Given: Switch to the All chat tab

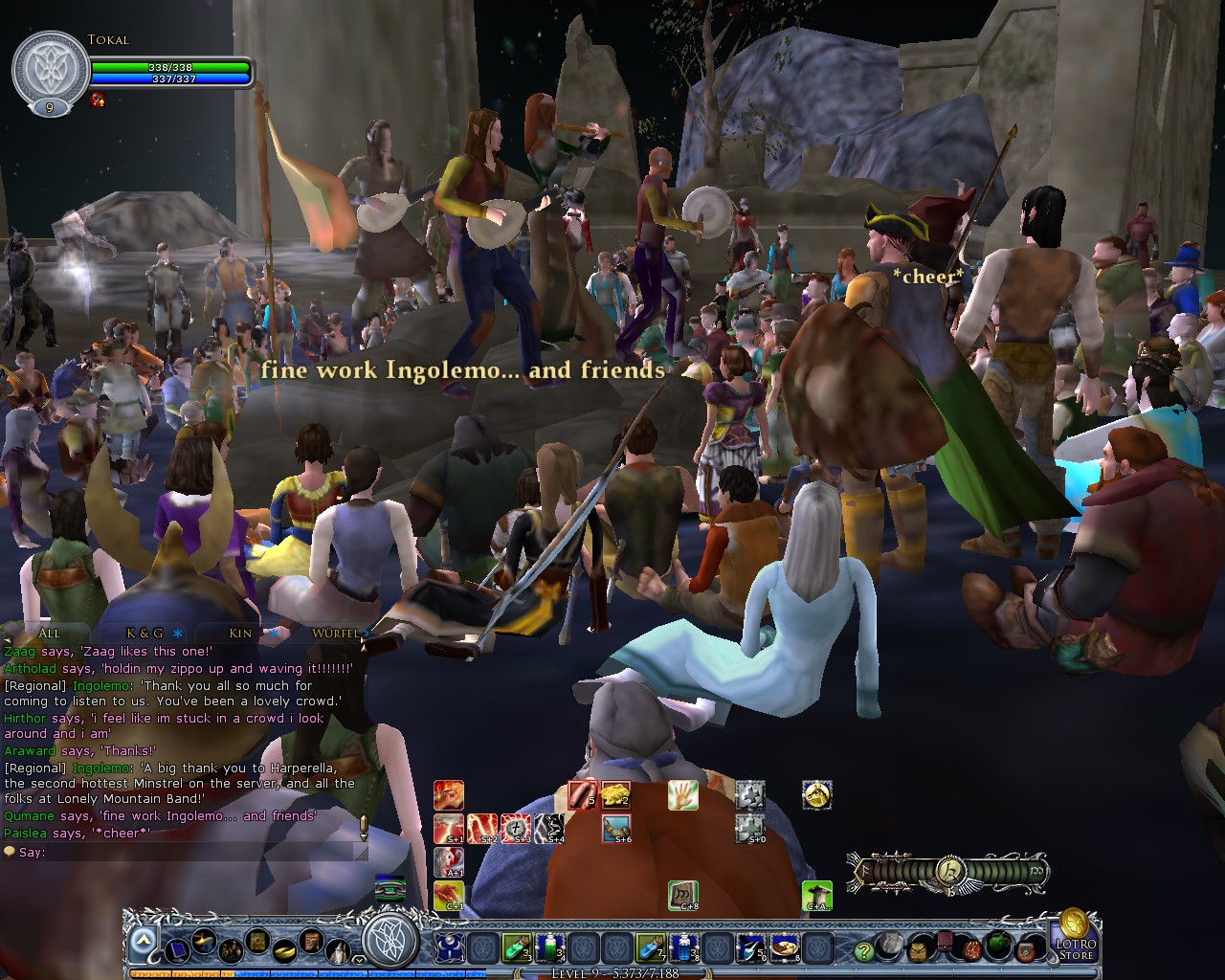Looking at the screenshot, I should tap(49, 634).
